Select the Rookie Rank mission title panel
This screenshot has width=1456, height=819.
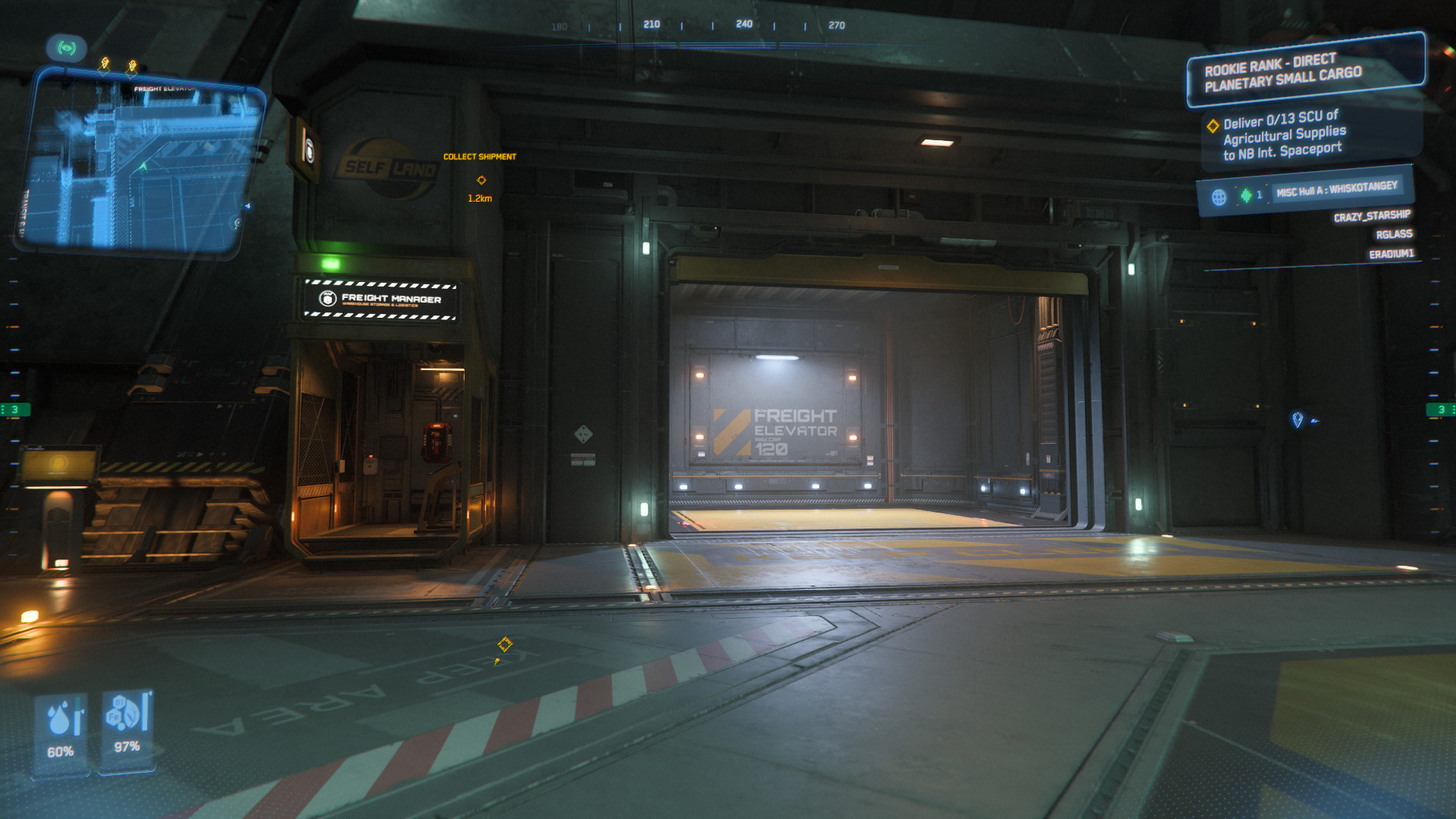coord(1304,71)
